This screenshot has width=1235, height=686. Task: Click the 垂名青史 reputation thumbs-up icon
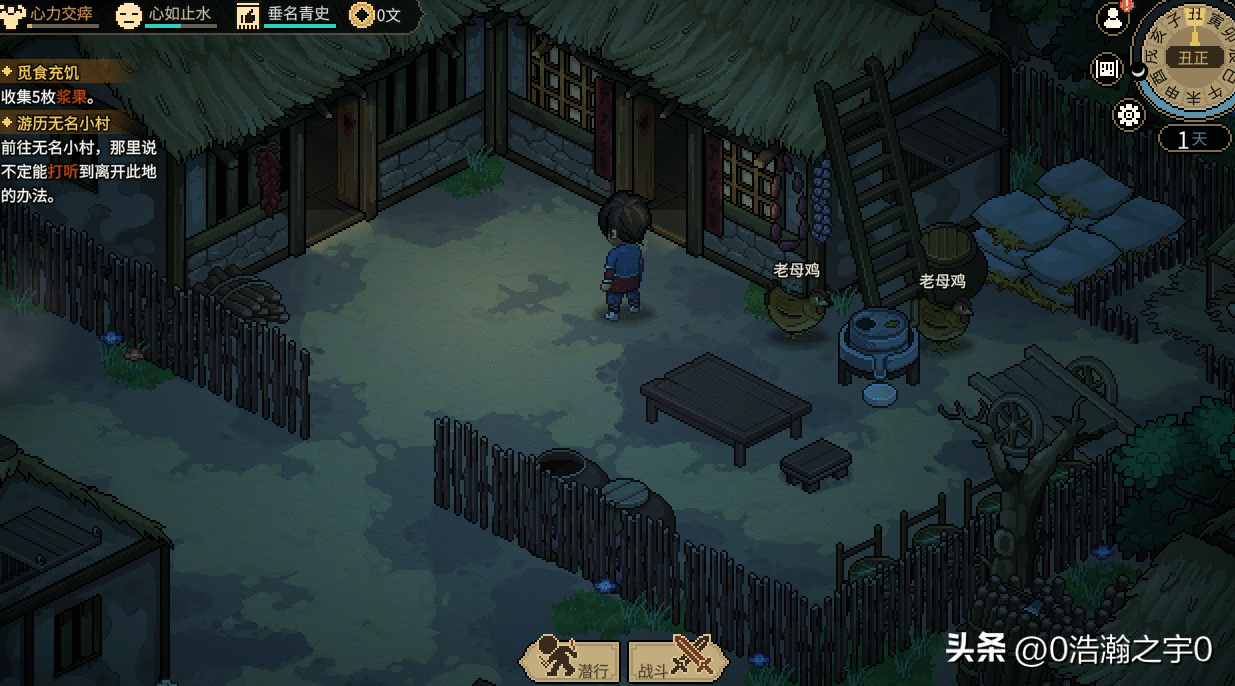tap(248, 15)
